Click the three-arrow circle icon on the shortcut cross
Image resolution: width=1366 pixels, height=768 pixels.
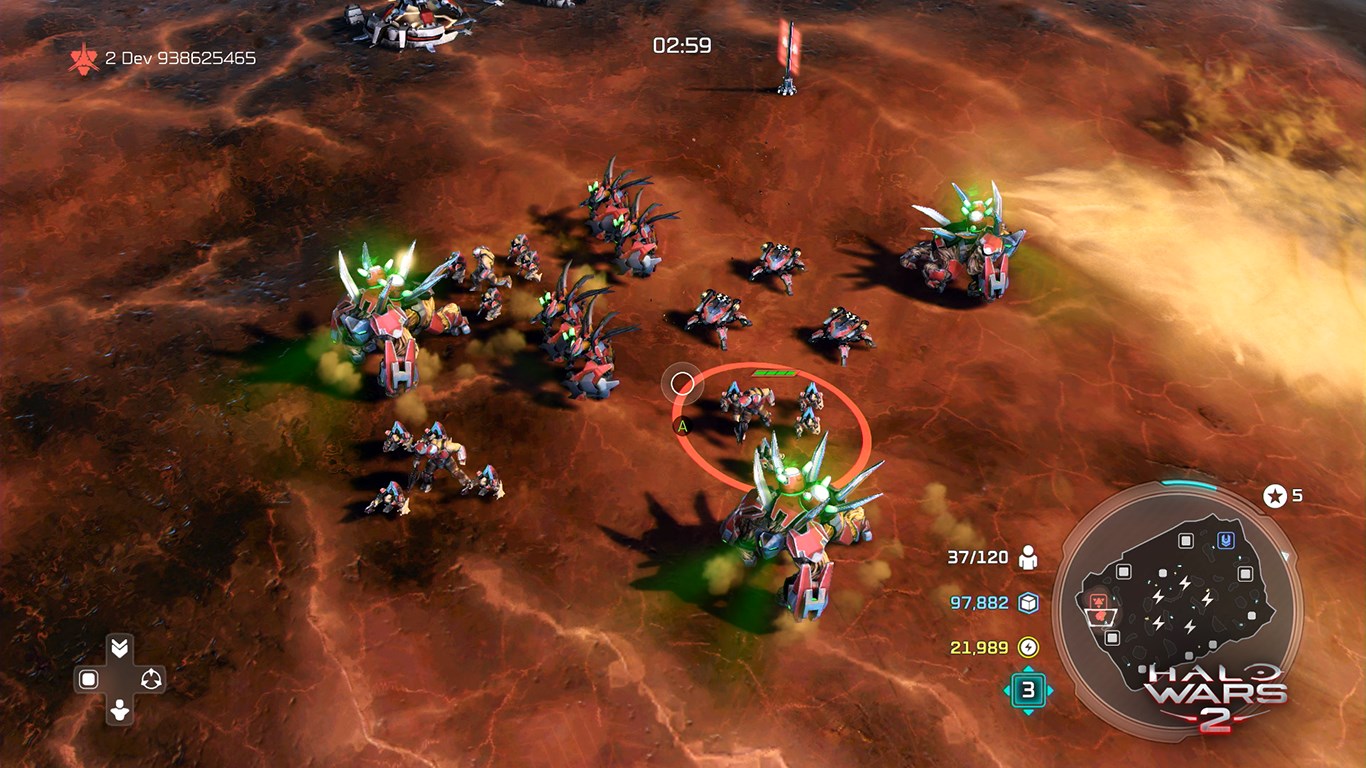pyautogui.click(x=151, y=680)
